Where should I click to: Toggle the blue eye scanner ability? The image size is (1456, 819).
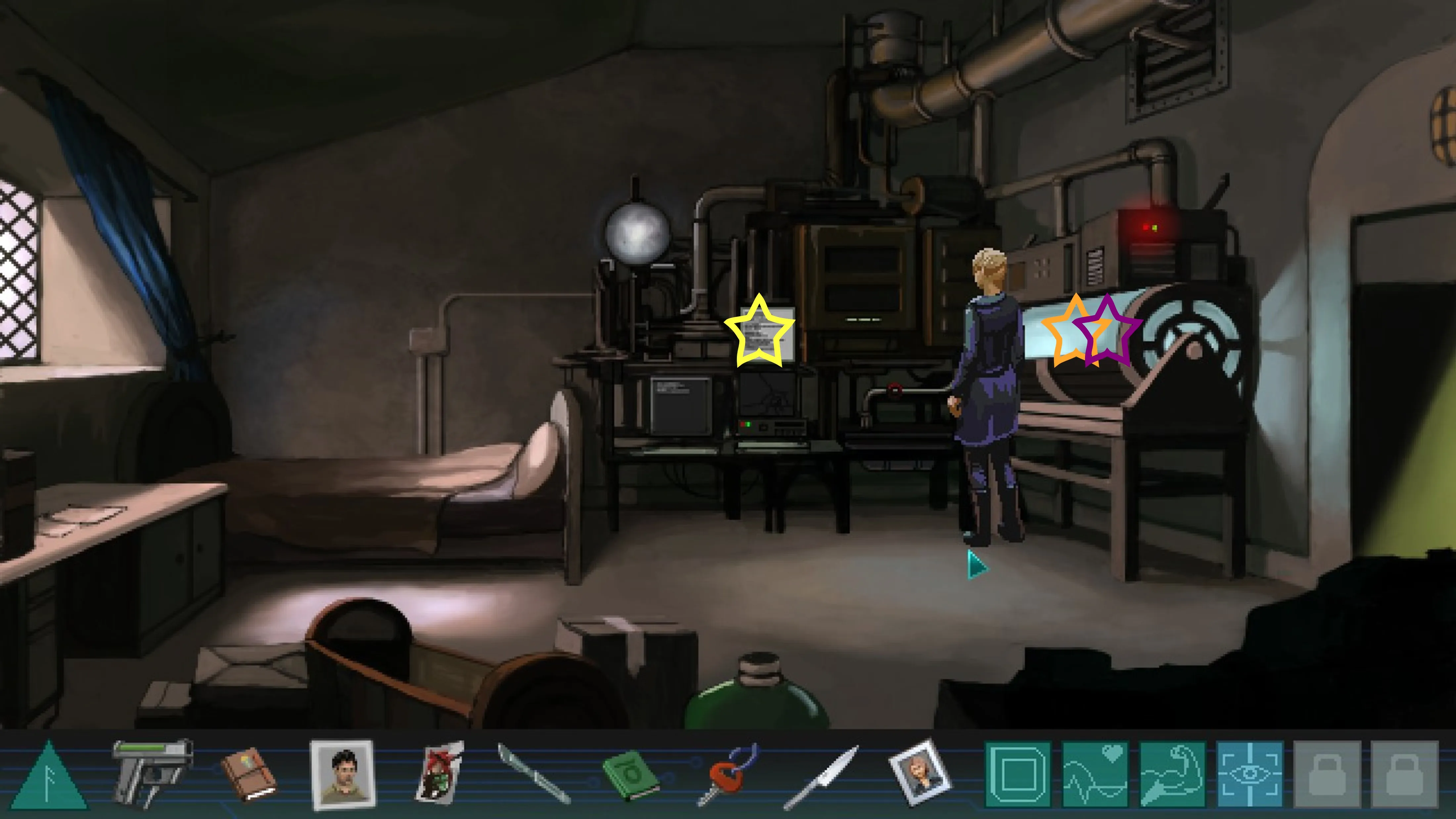(1250, 774)
